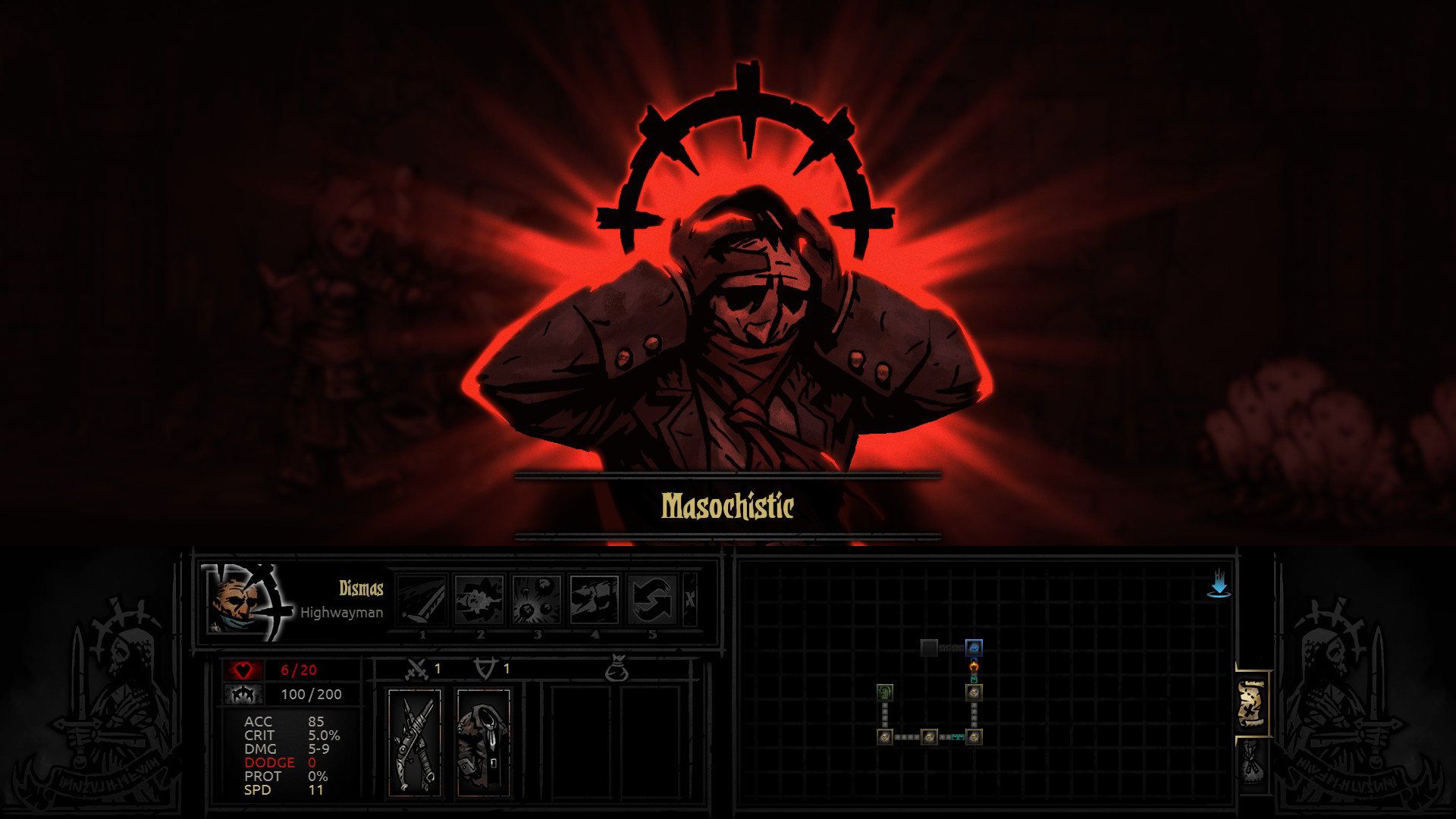Click the torch flame icon on the map
The image size is (1456, 819).
(973, 667)
